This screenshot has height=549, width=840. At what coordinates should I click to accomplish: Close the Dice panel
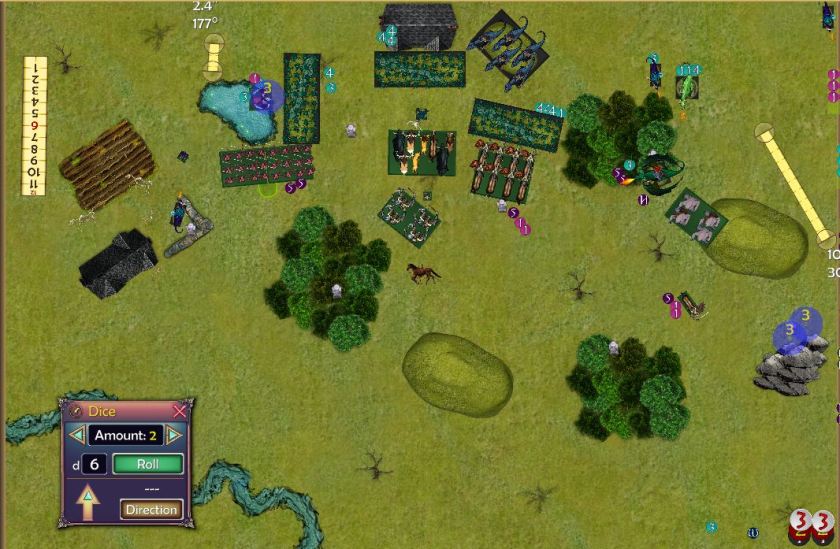(179, 411)
